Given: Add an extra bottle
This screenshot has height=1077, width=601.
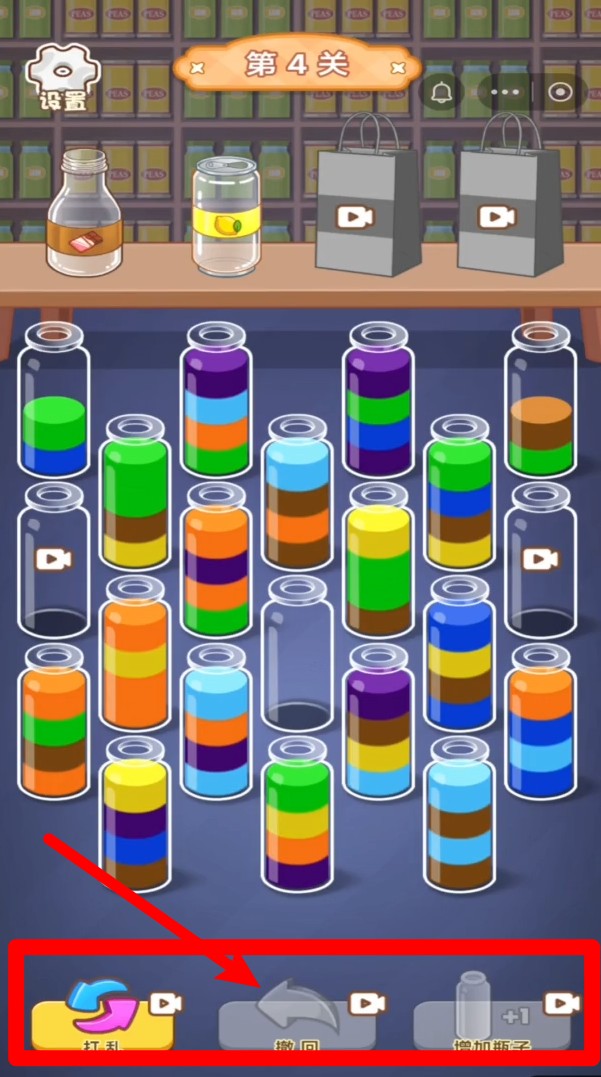Looking at the screenshot, I should [x=491, y=1014].
